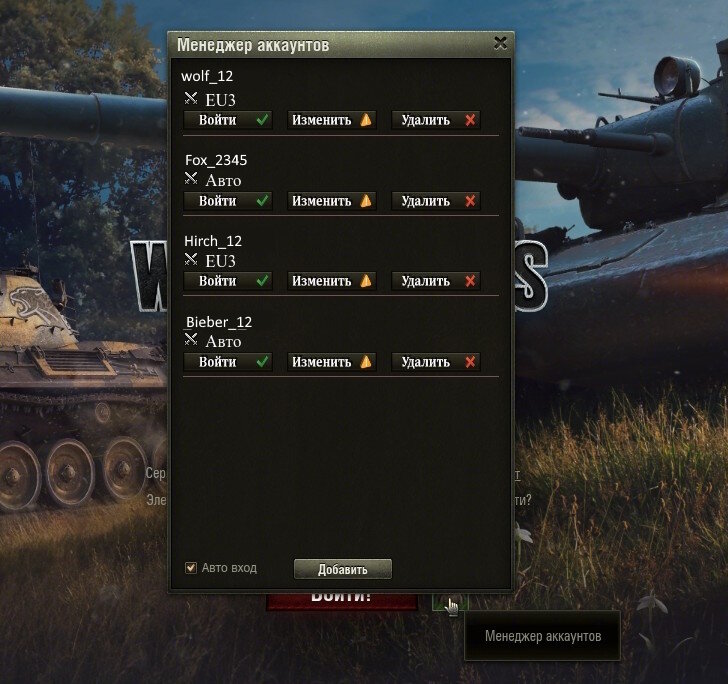Toggle the Авто вход checkbox
The image size is (728, 684).
[x=191, y=568]
